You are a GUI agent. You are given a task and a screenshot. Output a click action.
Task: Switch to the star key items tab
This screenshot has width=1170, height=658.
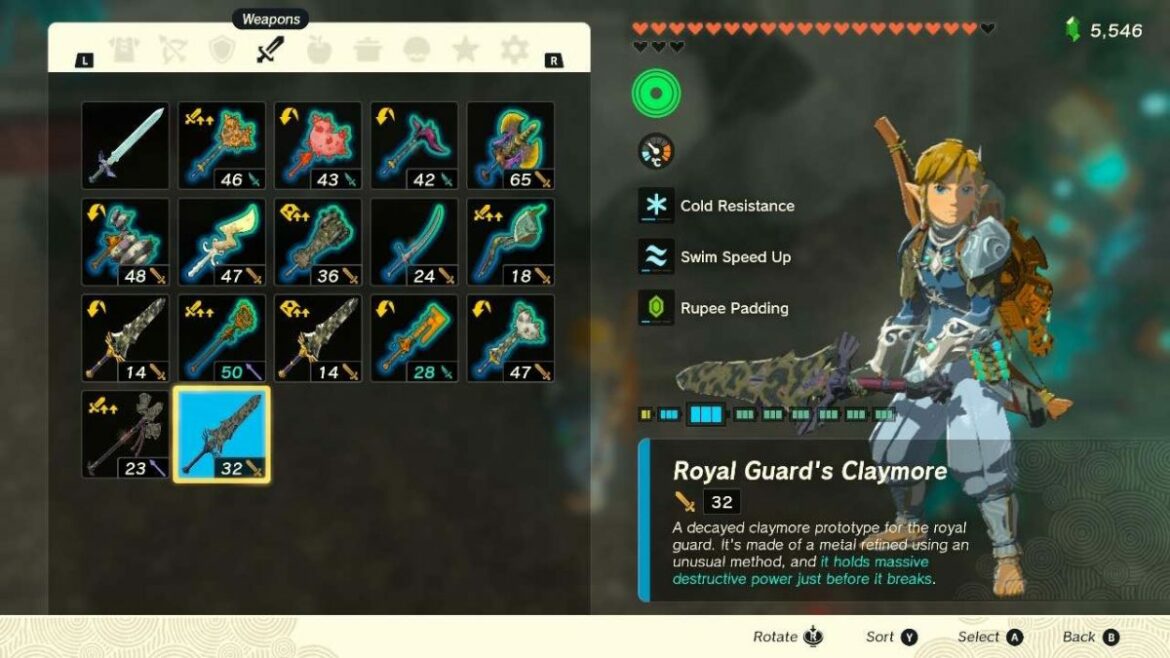click(x=466, y=50)
